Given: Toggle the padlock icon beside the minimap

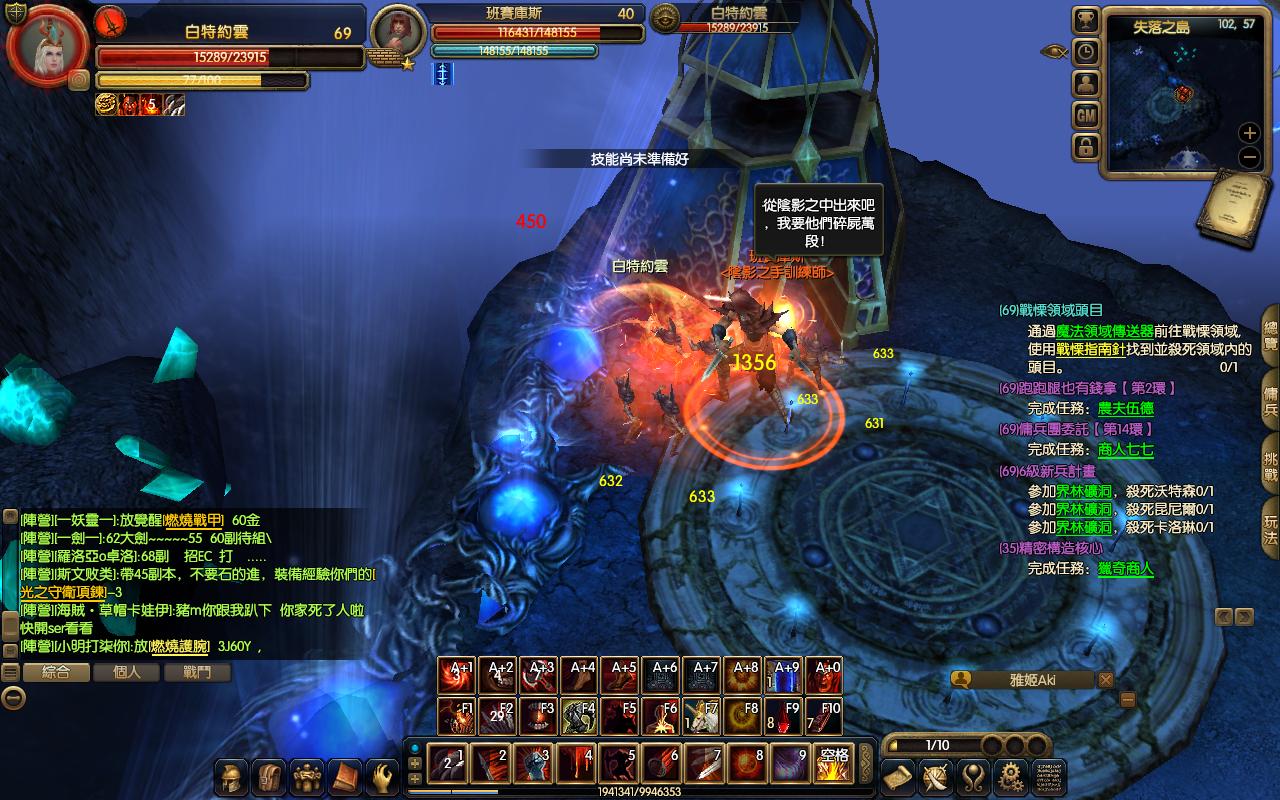Looking at the screenshot, I should click(x=1086, y=147).
